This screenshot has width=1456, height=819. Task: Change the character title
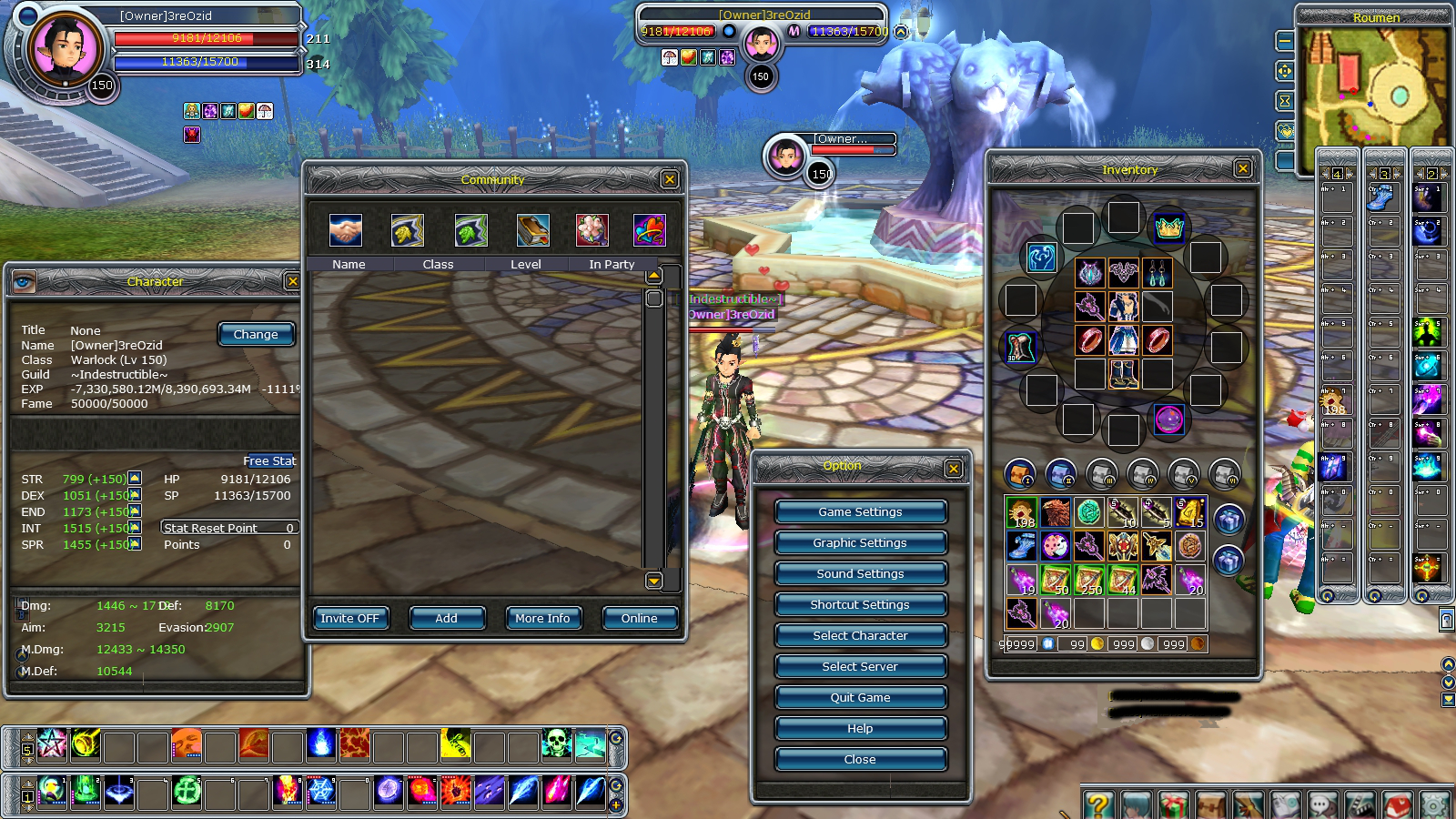pyautogui.click(x=256, y=335)
